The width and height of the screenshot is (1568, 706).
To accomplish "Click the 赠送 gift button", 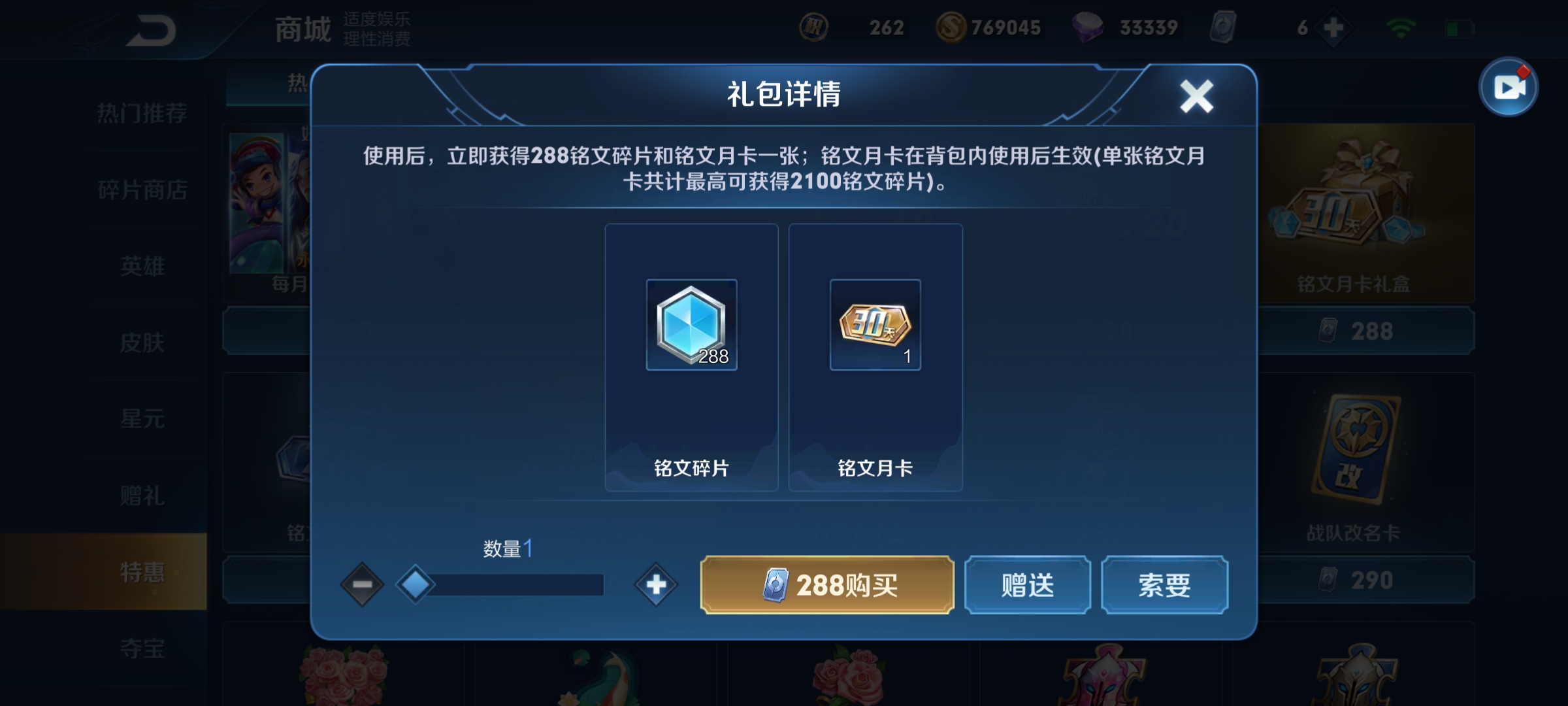I will pos(1027,585).
